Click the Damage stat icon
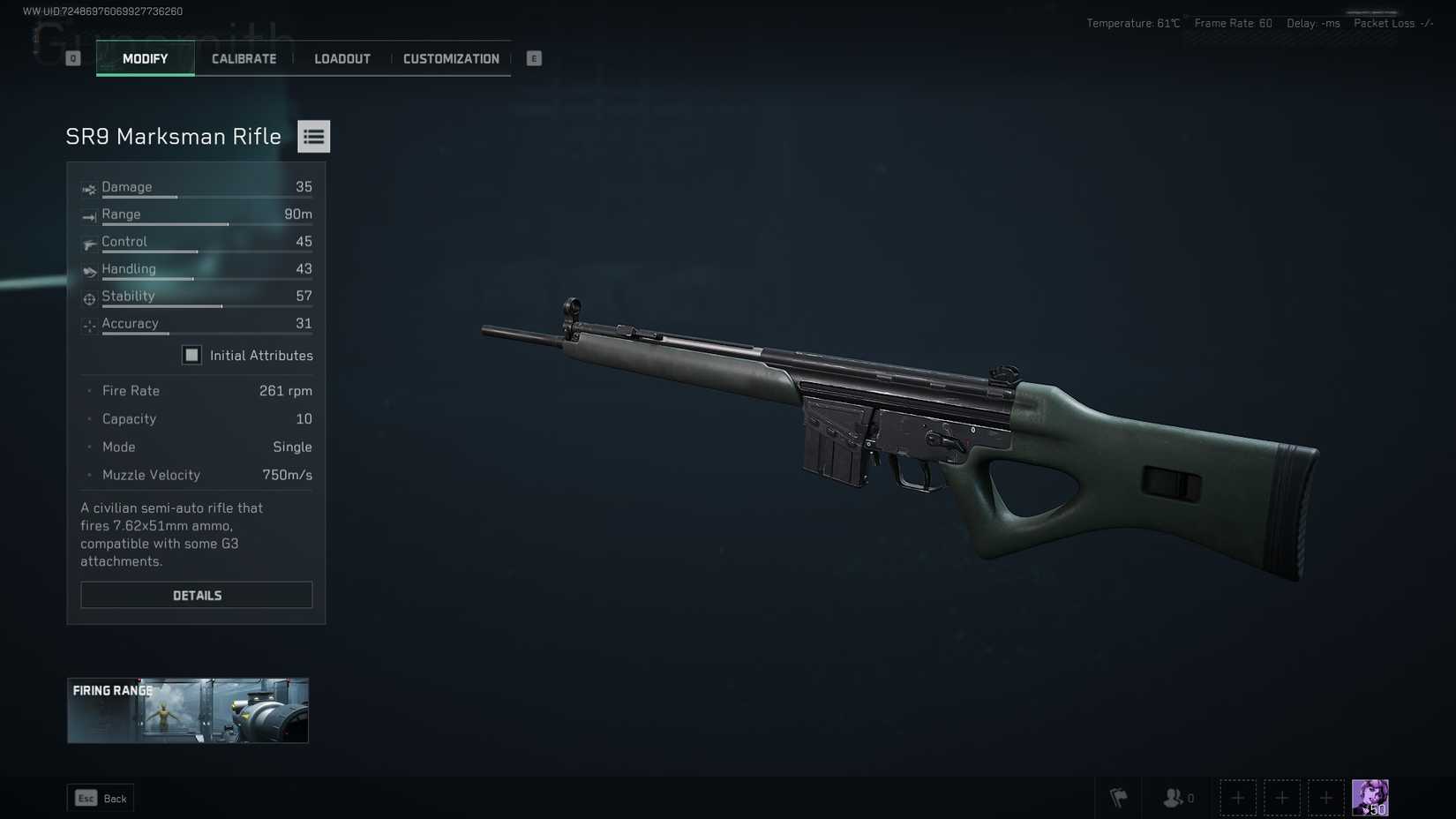1456x819 pixels. click(88, 189)
